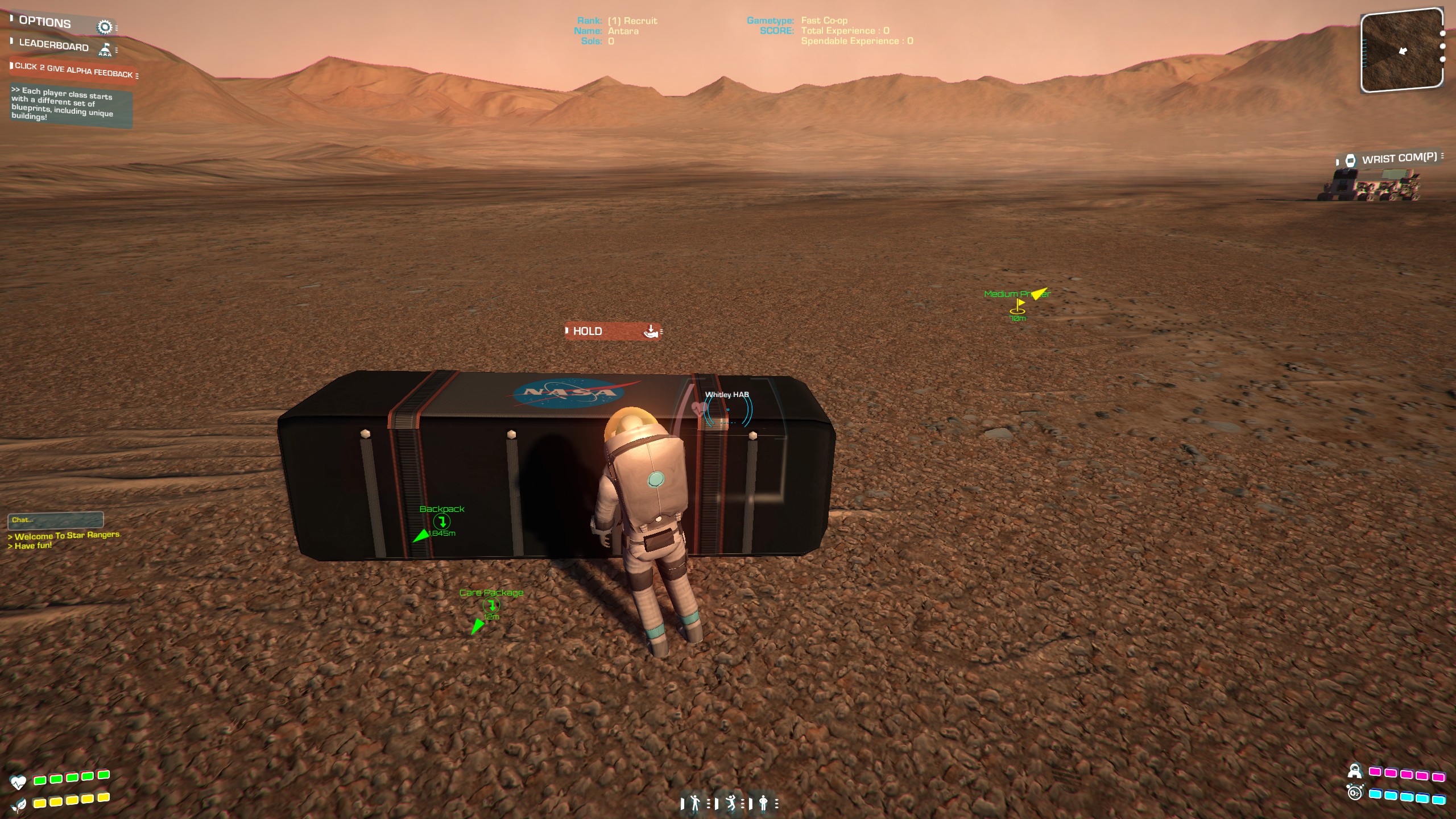The width and height of the screenshot is (1456, 819).
Task: Open the Leaderboard panel
Action: pos(51,45)
